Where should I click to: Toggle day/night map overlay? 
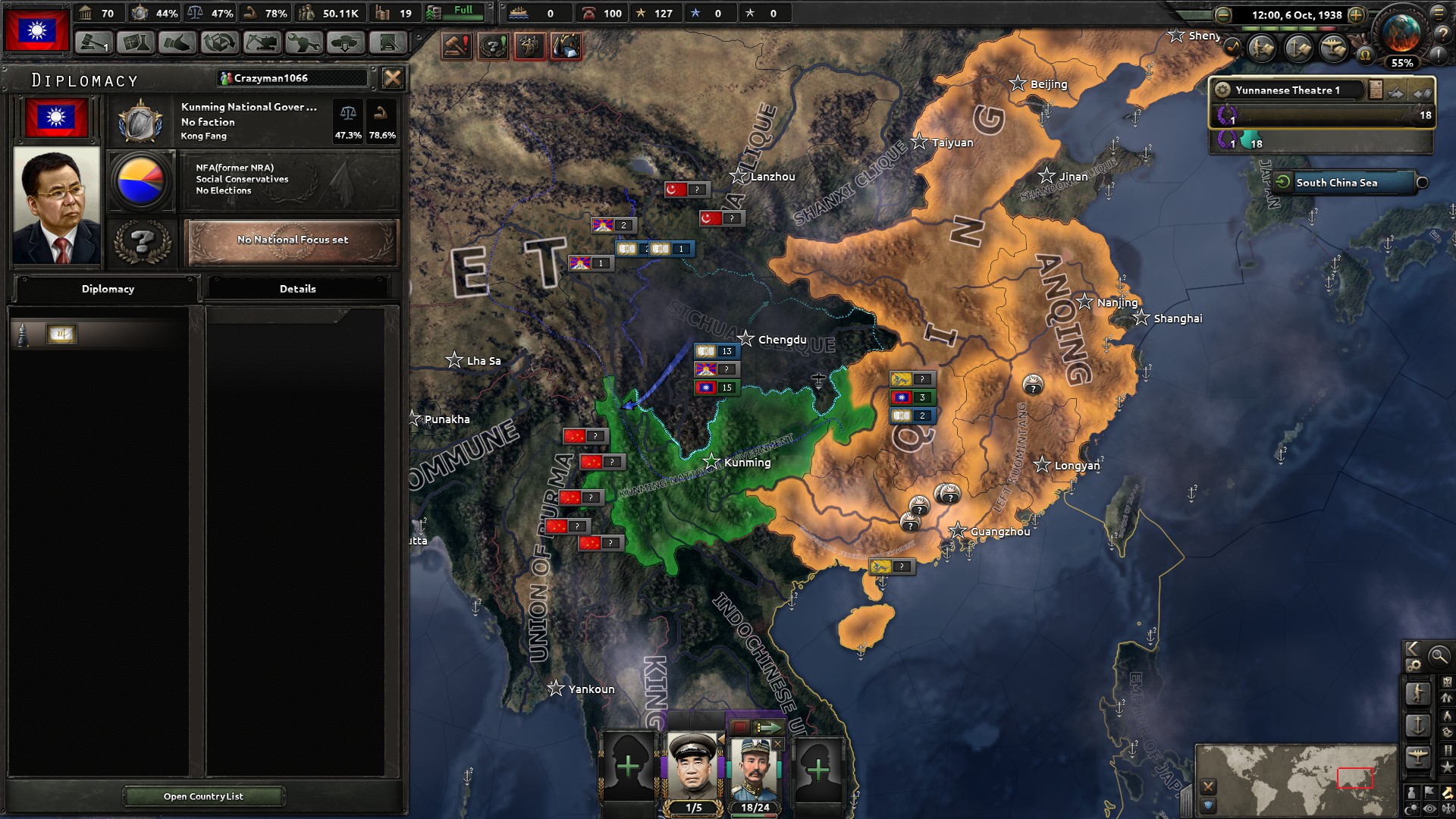point(1411,808)
